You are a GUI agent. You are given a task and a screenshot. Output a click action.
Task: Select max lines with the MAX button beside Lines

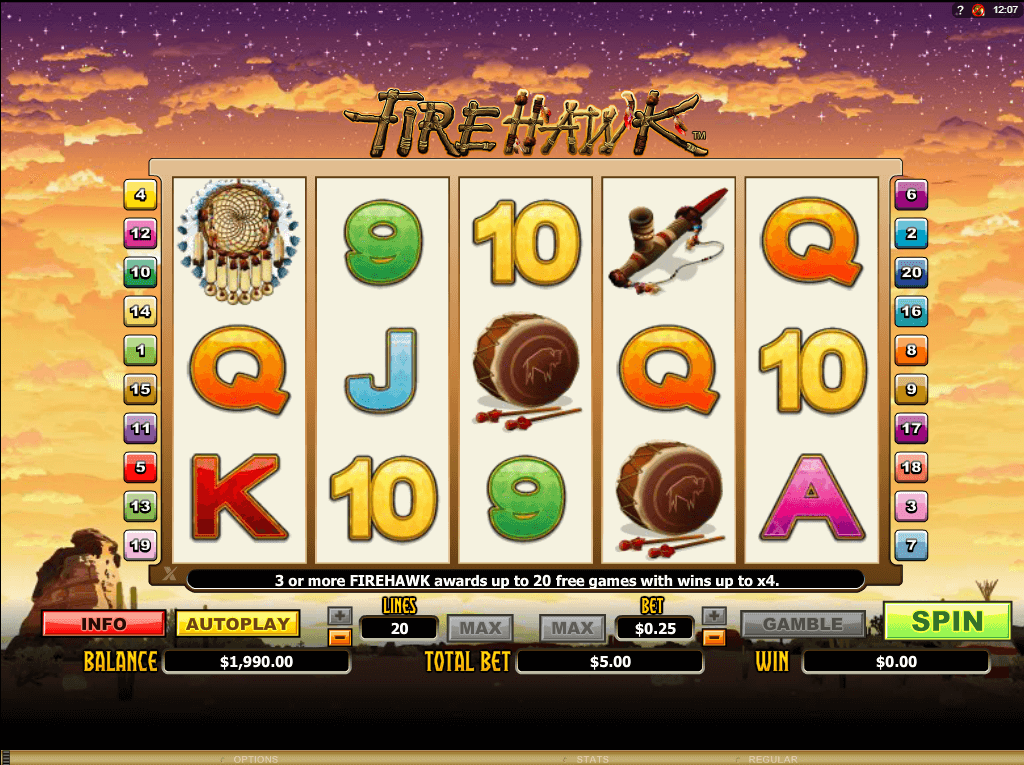[480, 628]
